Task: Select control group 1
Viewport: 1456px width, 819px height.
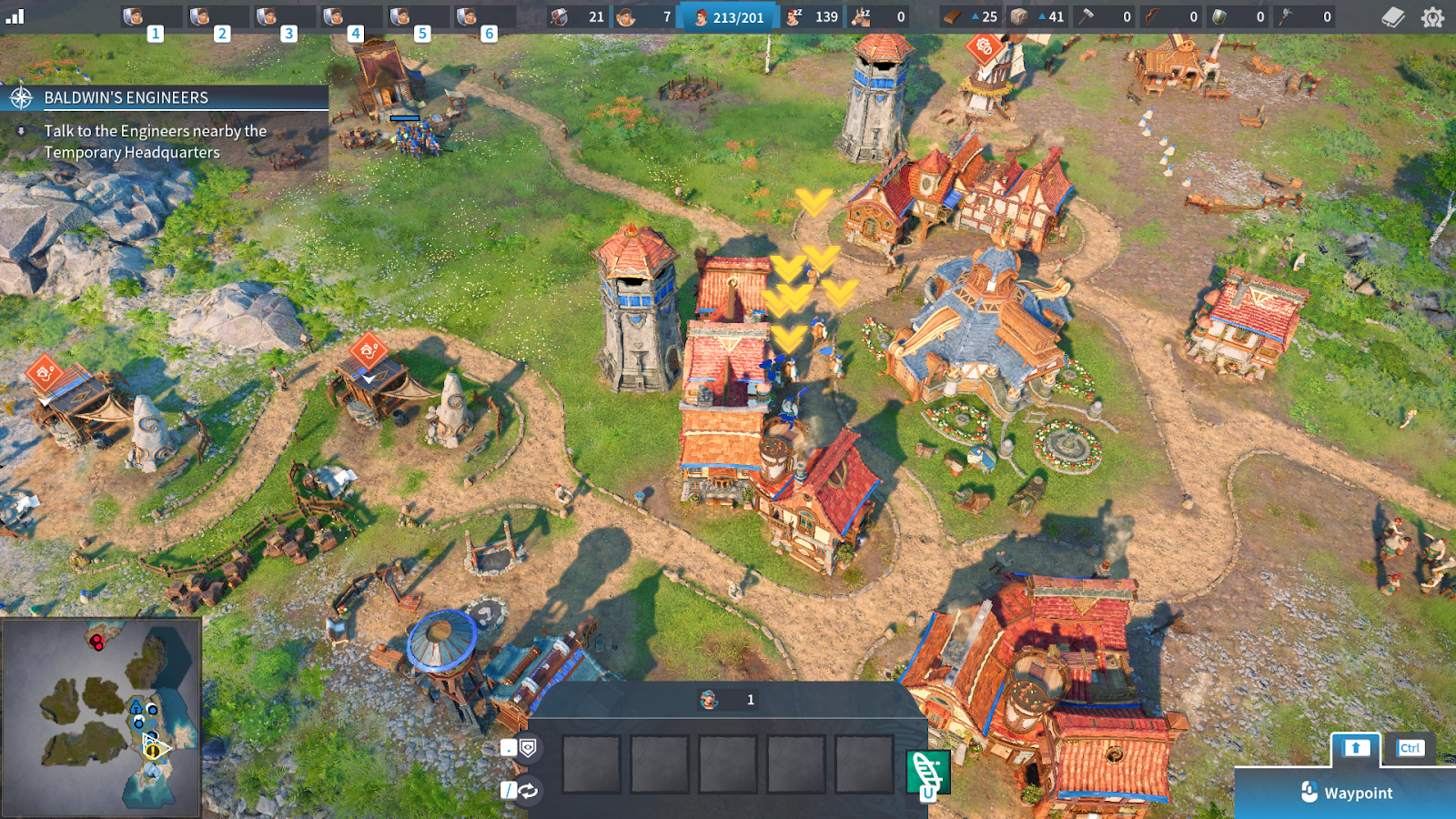Action: (150, 17)
